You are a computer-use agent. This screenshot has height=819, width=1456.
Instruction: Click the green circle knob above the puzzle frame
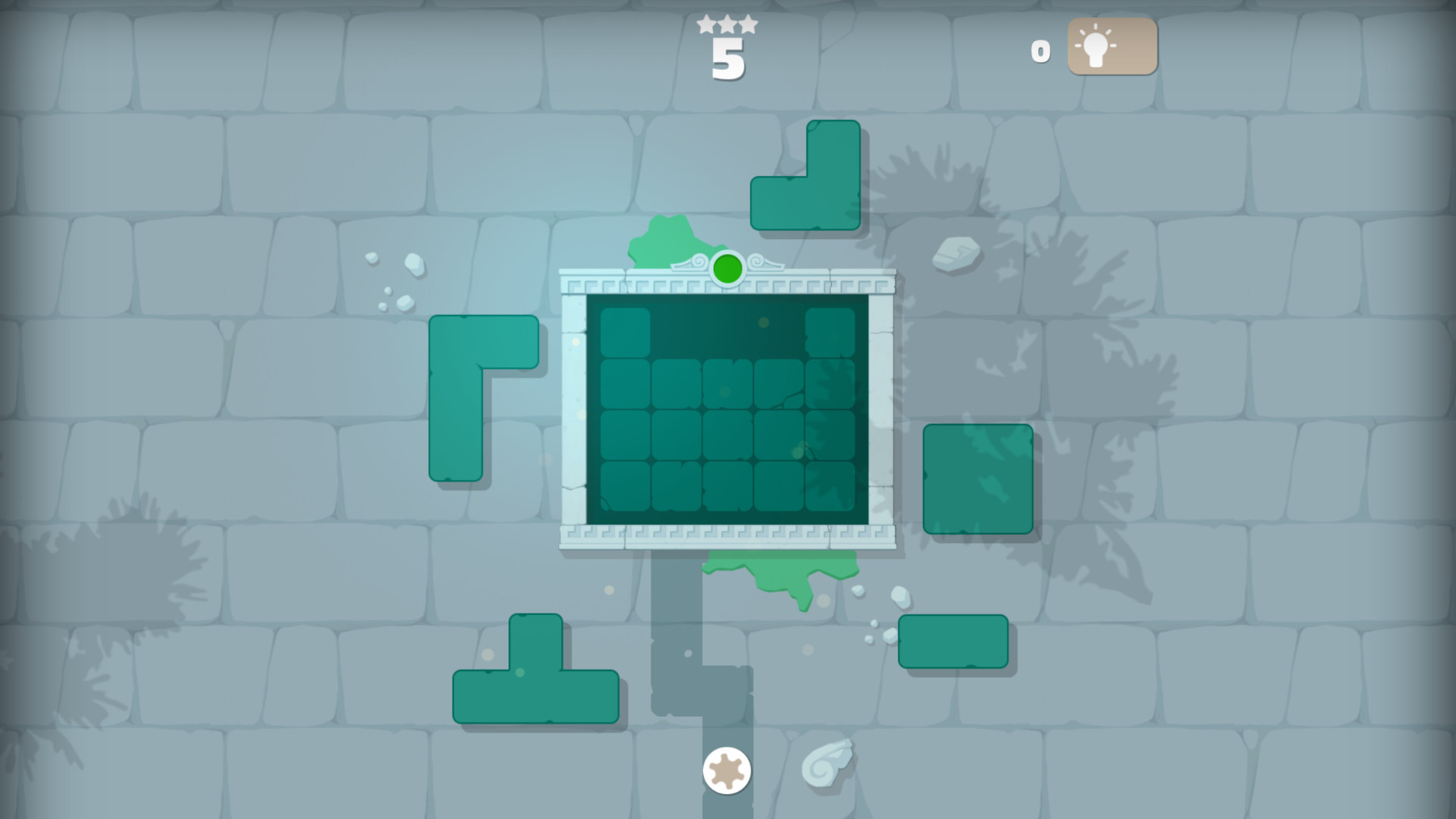coord(726,268)
